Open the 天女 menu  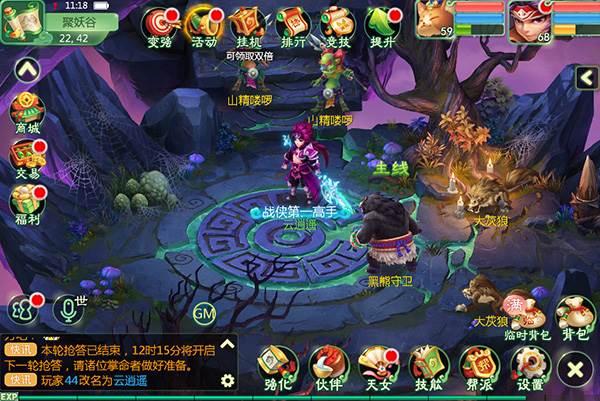(377, 367)
